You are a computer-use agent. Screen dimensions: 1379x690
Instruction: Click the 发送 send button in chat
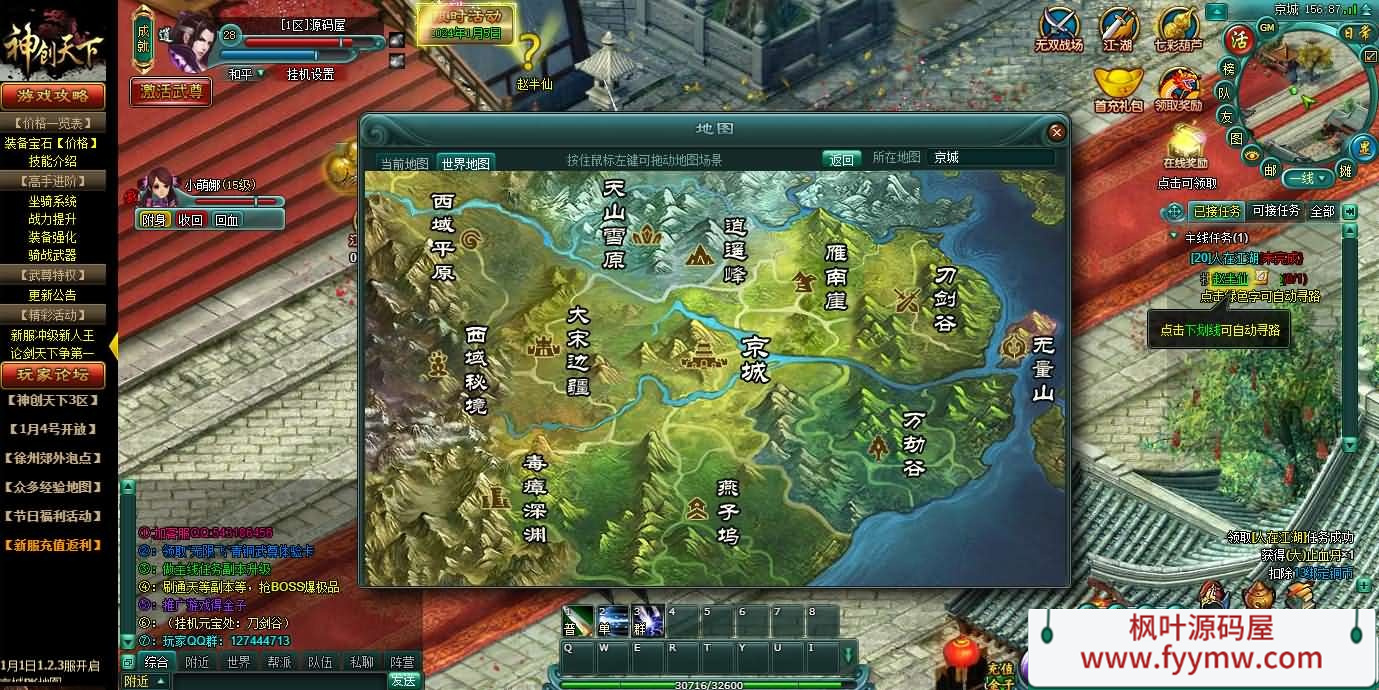[x=402, y=680]
